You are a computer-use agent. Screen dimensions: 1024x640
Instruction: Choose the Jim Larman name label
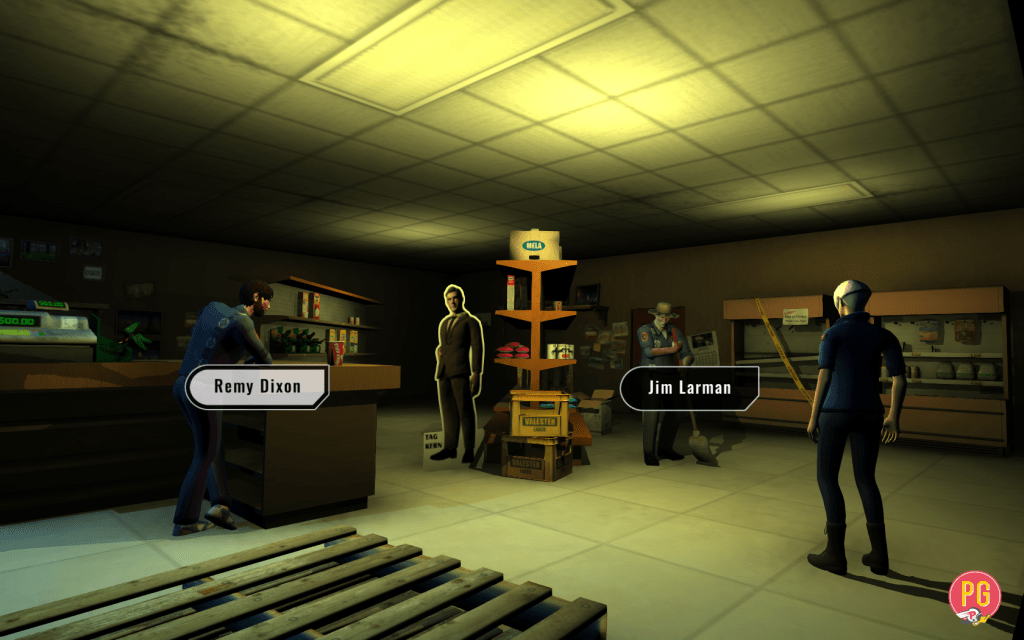tap(689, 388)
